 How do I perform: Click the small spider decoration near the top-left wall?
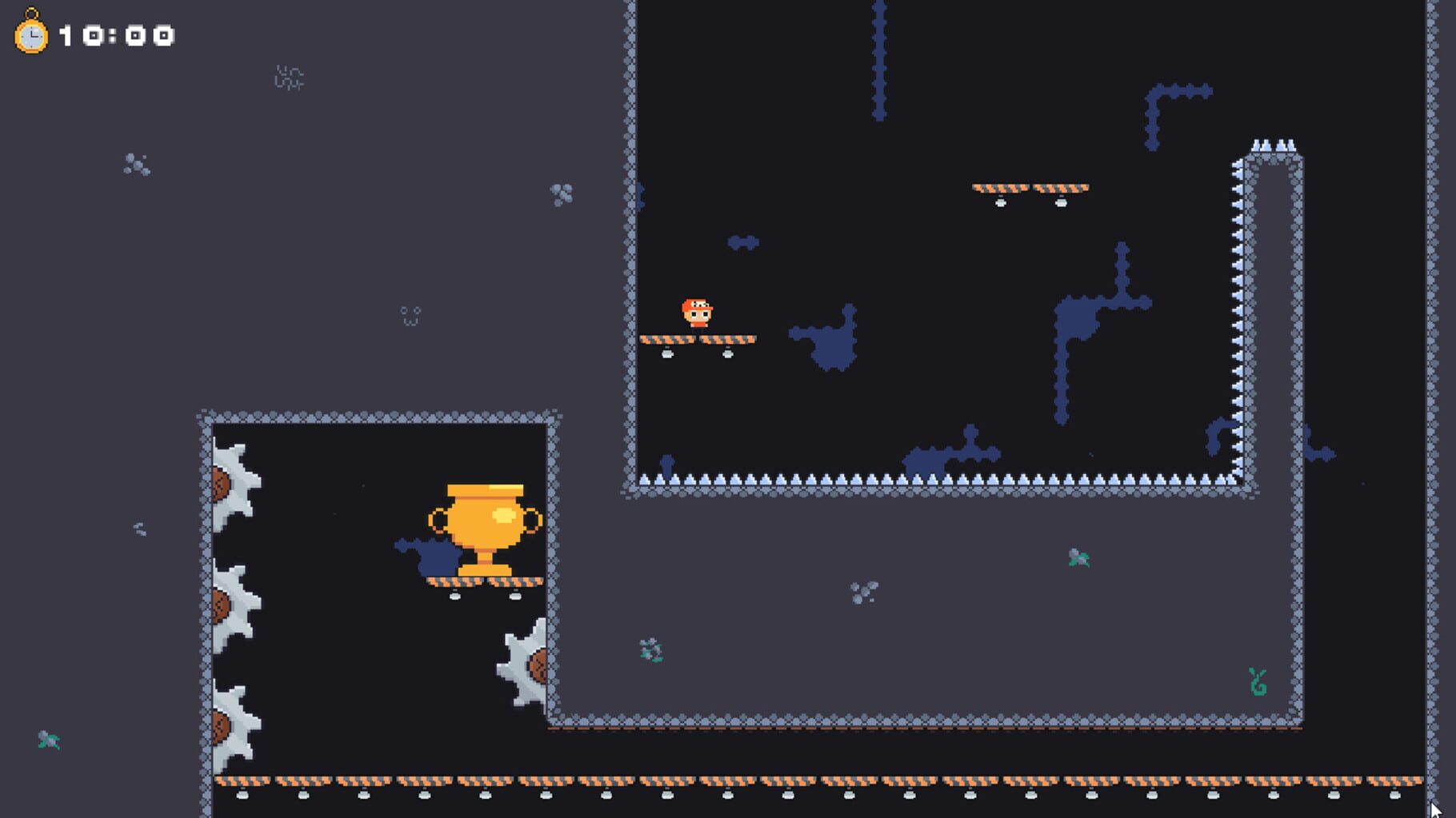(x=290, y=76)
